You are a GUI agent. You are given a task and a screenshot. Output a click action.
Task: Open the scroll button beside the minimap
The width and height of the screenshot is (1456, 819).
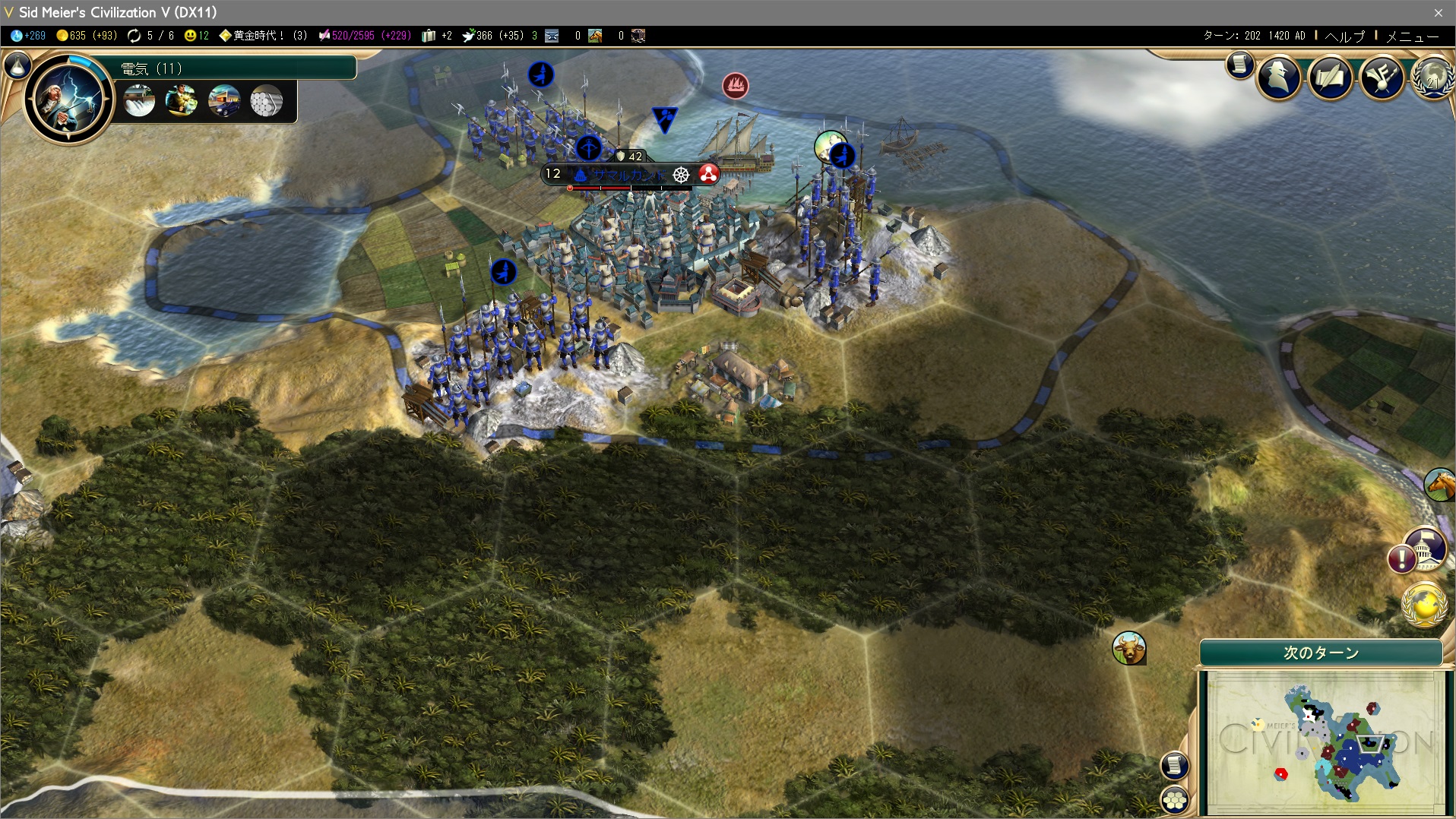(1174, 765)
